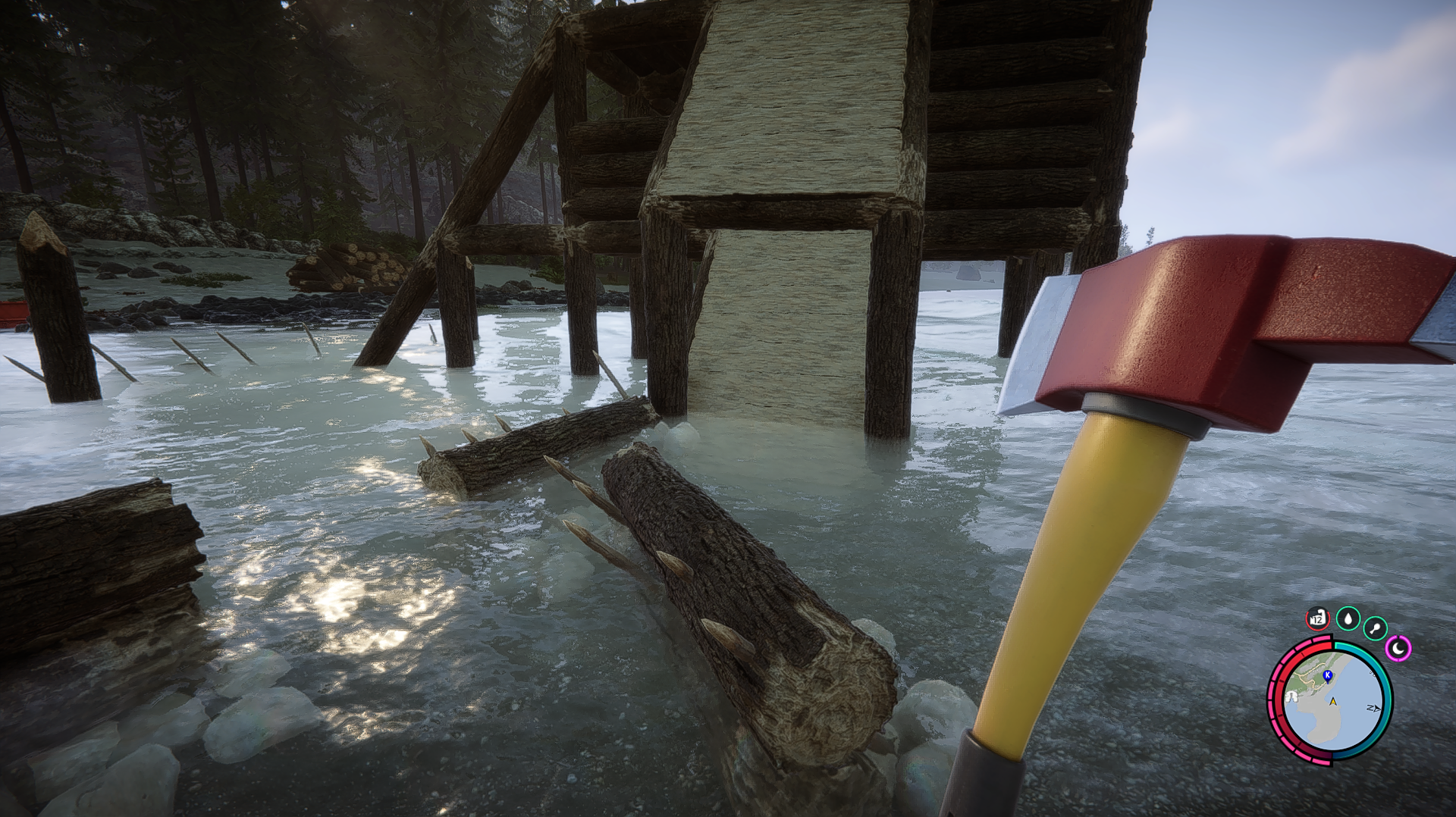Click the drumstick hunger icon

[1375, 628]
